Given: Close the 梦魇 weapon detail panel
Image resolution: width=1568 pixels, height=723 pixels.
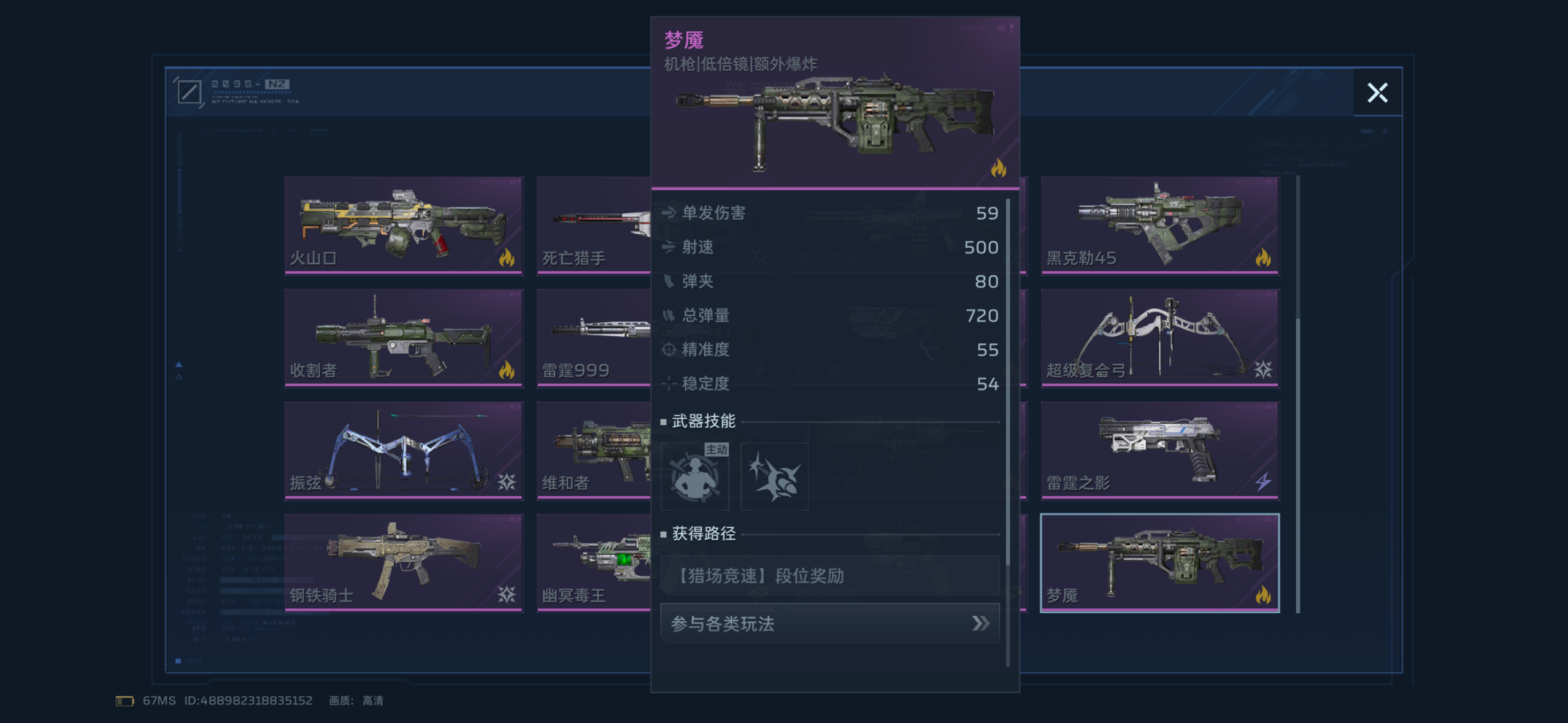Looking at the screenshot, I should coord(1378,93).
